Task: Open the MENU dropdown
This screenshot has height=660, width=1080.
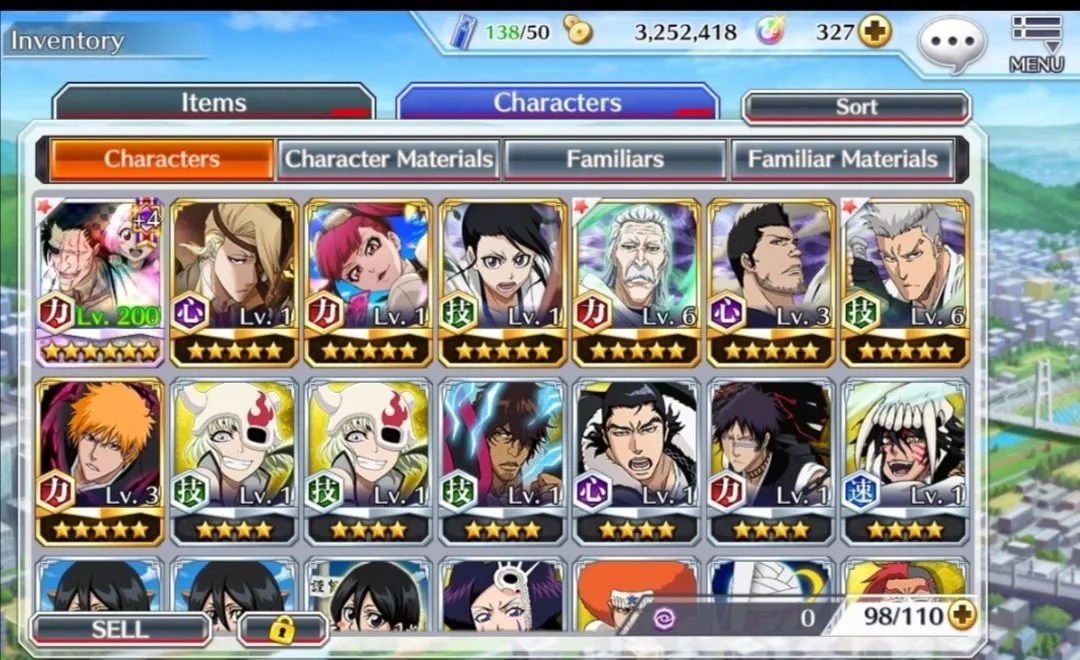Action: pos(1036,44)
